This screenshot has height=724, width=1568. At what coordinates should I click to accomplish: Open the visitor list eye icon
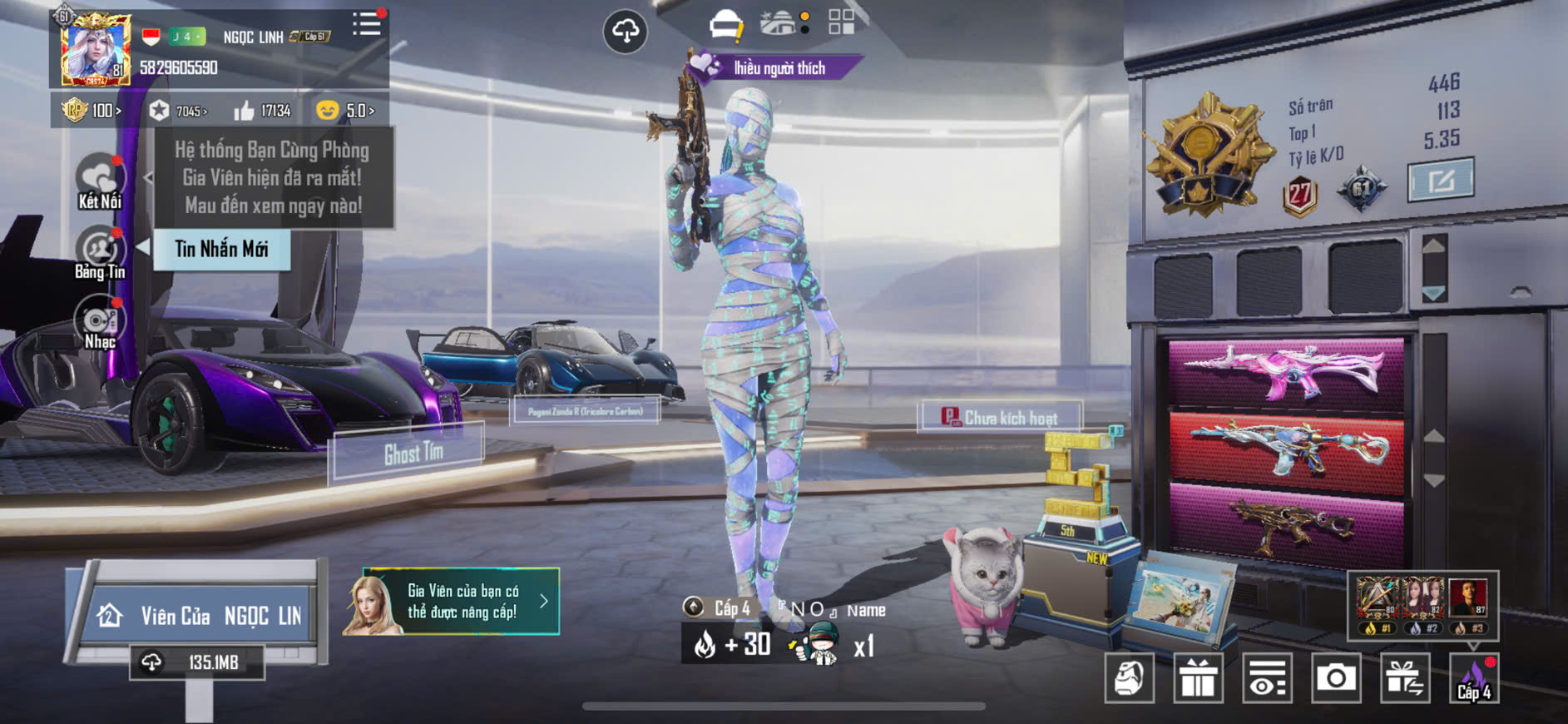(x=1267, y=678)
